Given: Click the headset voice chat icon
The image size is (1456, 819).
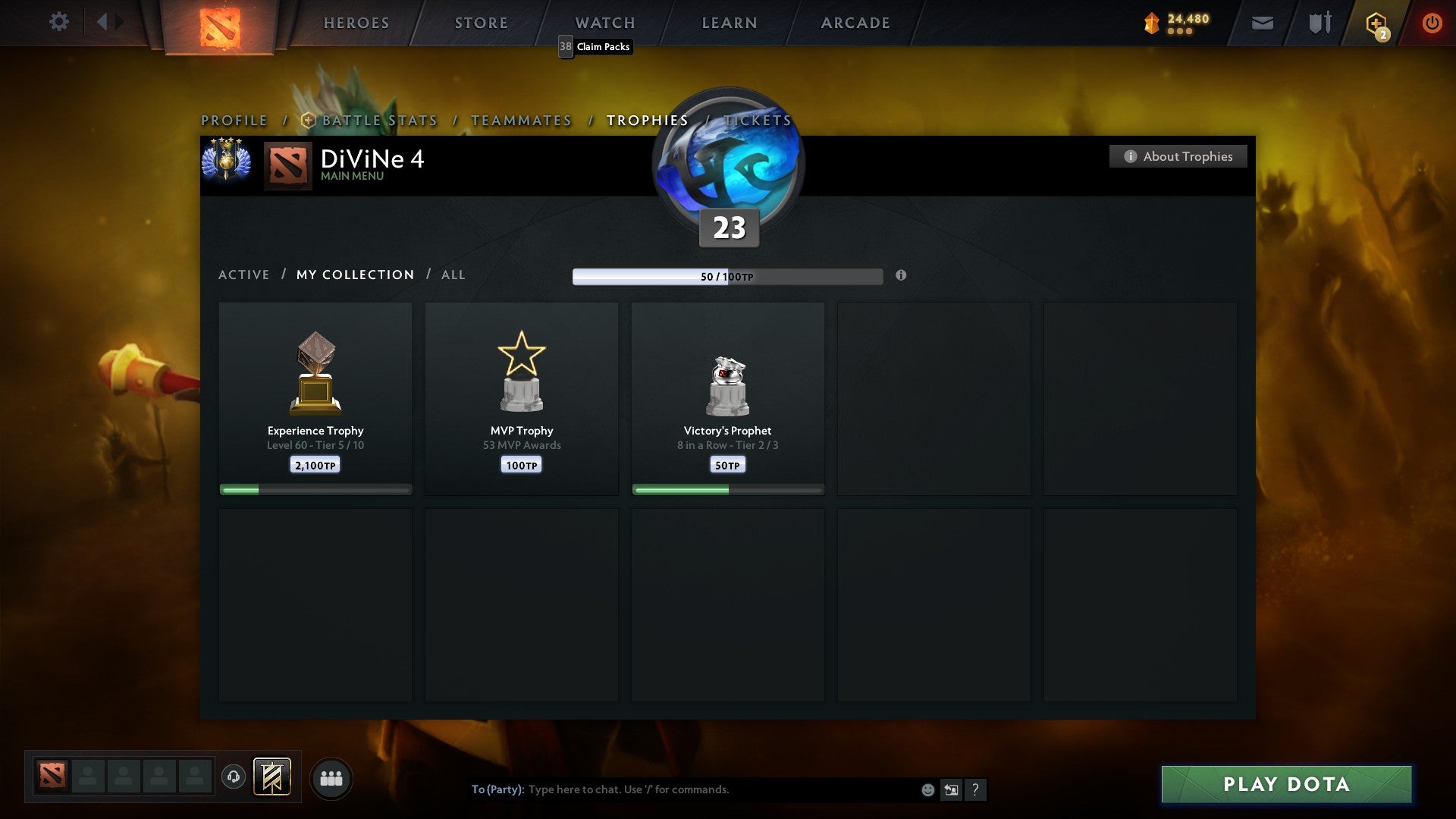Looking at the screenshot, I should (x=233, y=777).
